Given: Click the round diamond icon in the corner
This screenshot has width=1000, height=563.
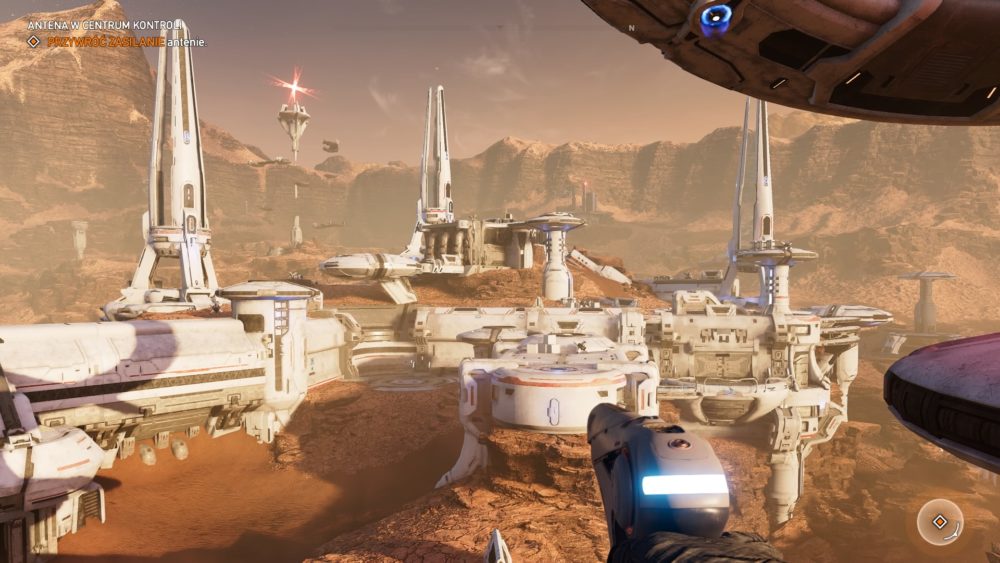Looking at the screenshot, I should coord(939,521).
